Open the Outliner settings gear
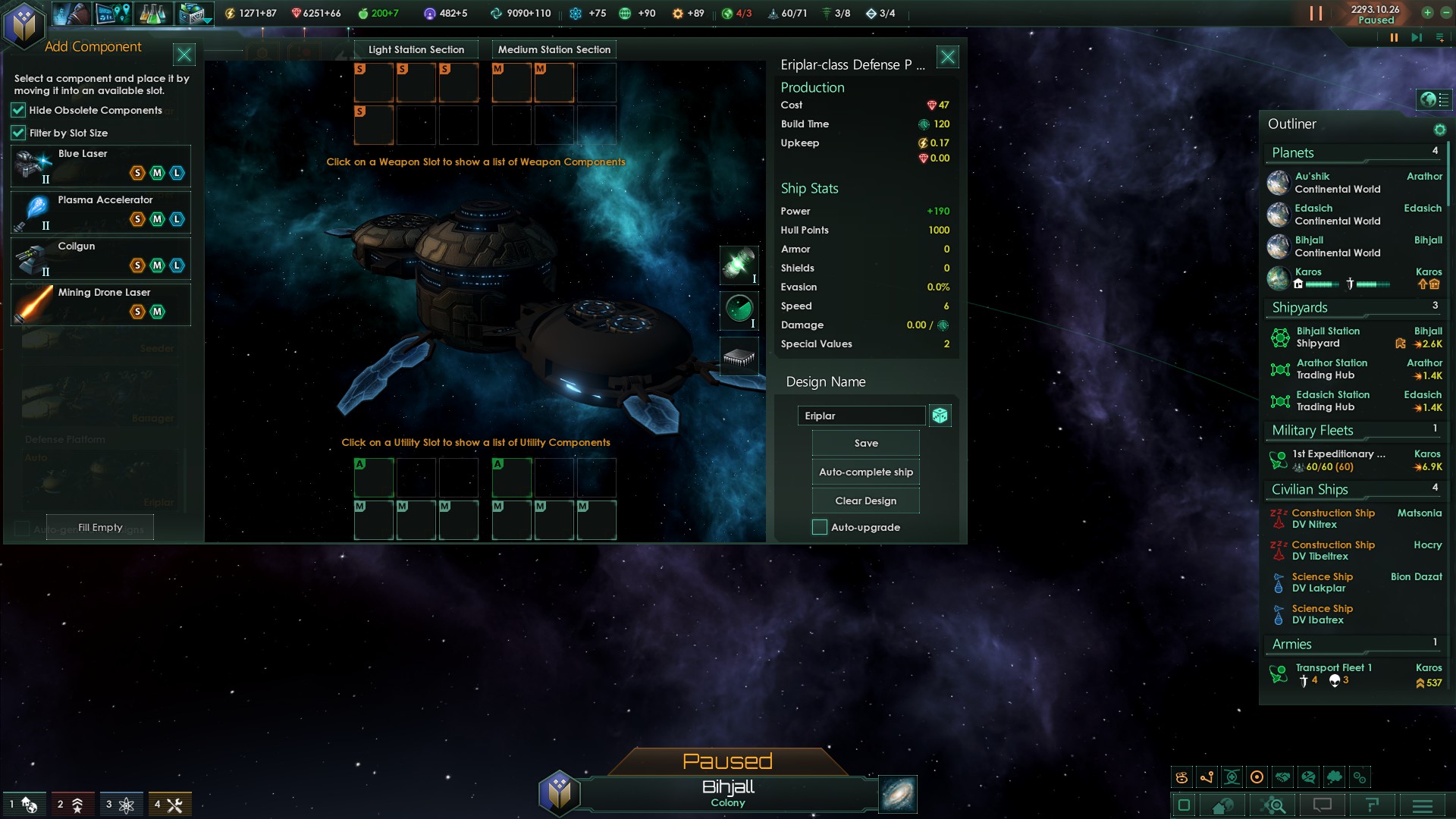This screenshot has height=819, width=1456. tap(1439, 129)
